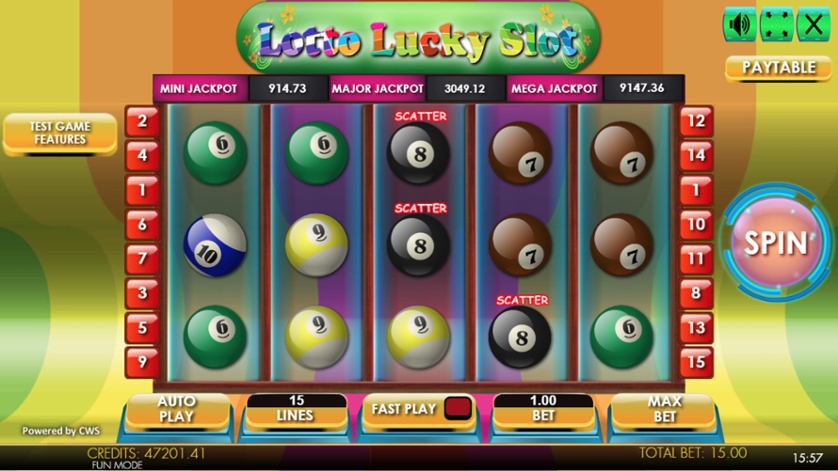The width and height of the screenshot is (838, 471).
Task: Pick payline 15 marker
Action: pos(696,361)
